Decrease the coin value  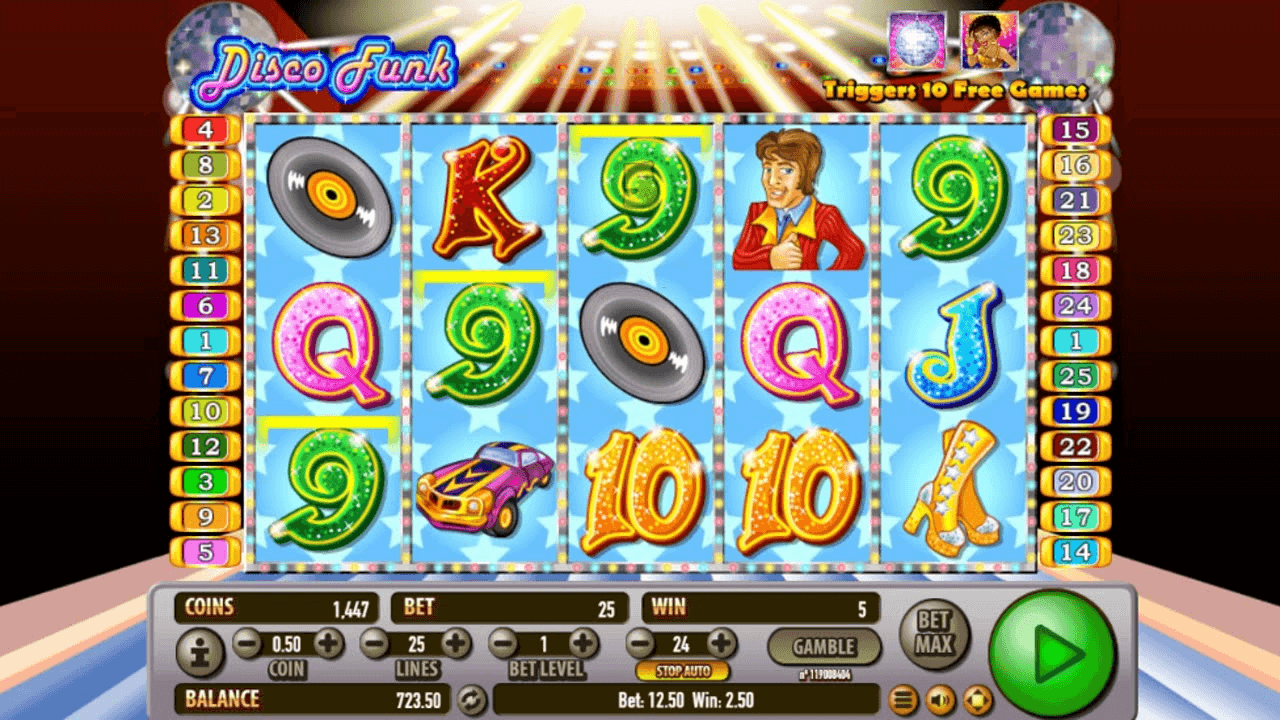(x=247, y=643)
